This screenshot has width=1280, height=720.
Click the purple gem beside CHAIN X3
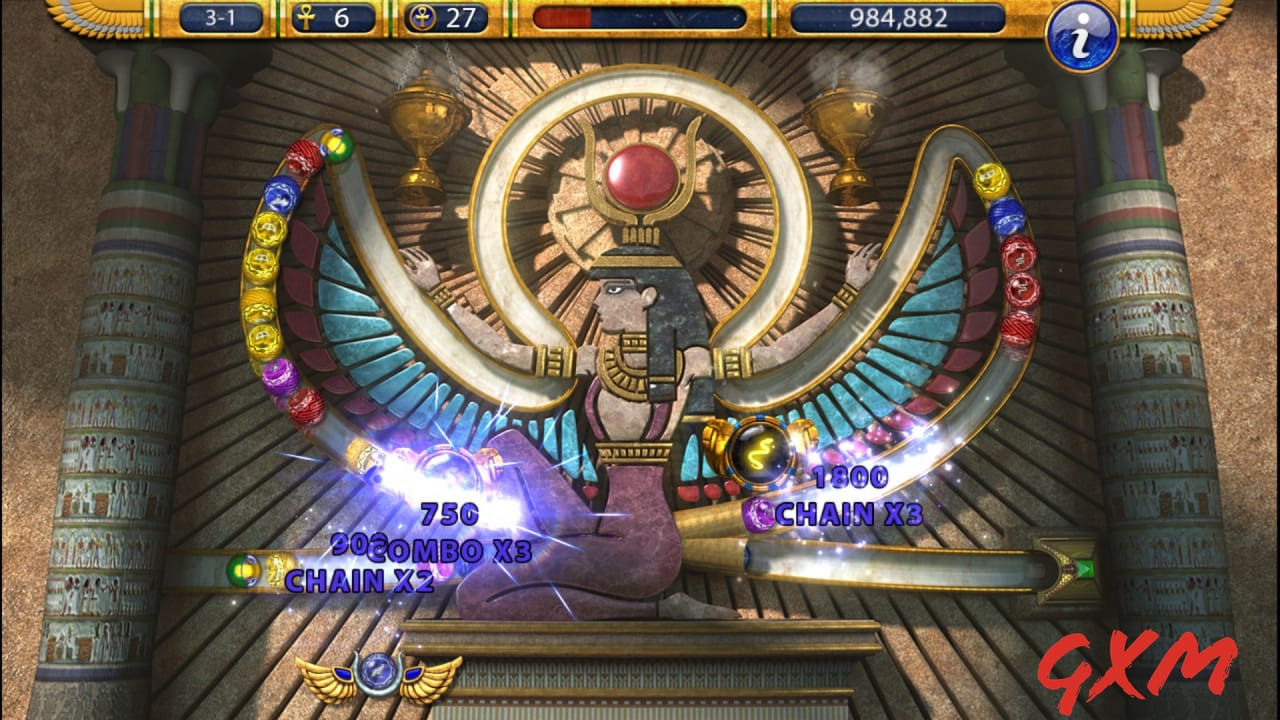click(758, 516)
